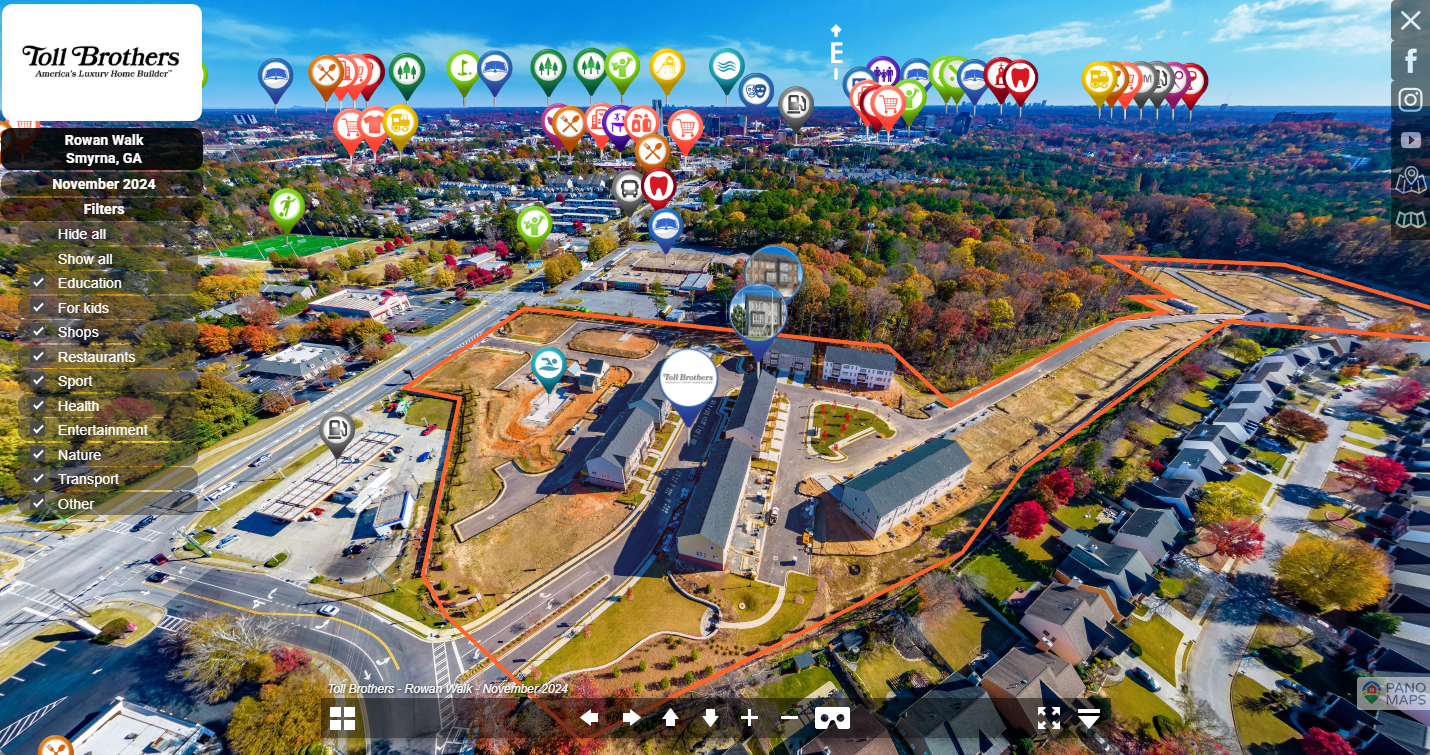Zoom out with the minus button
The height and width of the screenshot is (755, 1430).
[x=789, y=717]
